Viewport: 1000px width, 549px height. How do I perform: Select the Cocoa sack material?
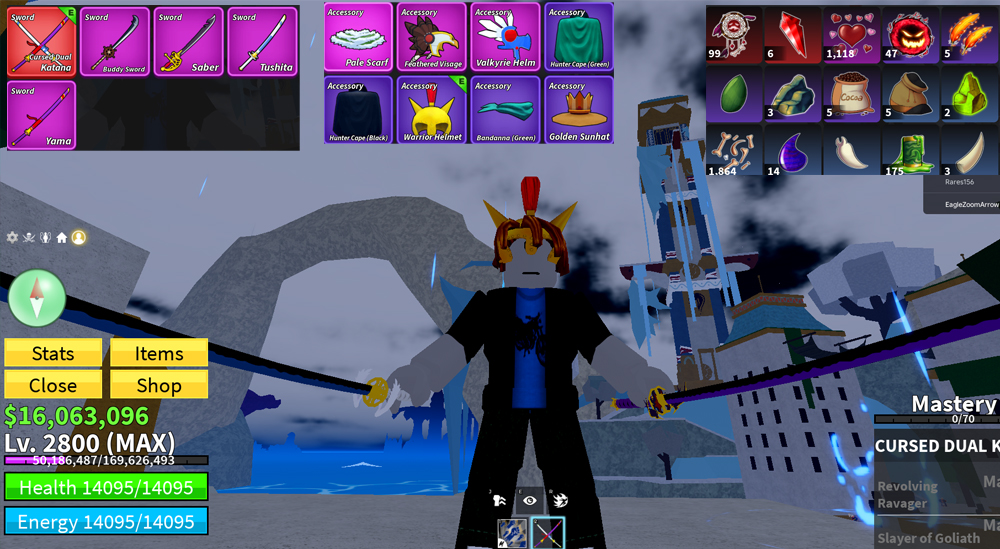point(850,96)
